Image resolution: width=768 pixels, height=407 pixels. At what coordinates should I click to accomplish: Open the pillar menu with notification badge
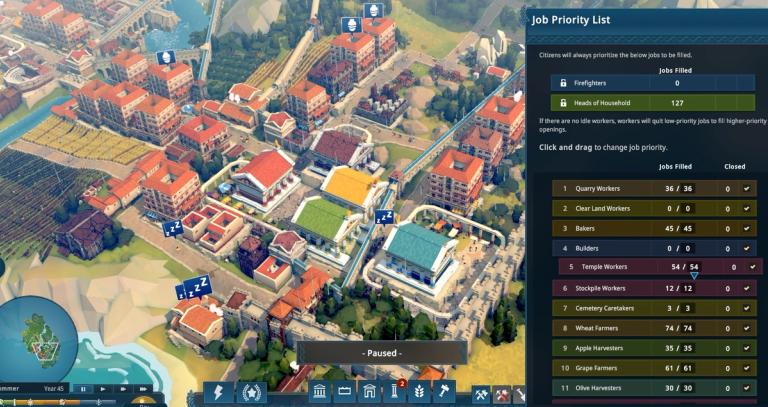[x=394, y=393]
